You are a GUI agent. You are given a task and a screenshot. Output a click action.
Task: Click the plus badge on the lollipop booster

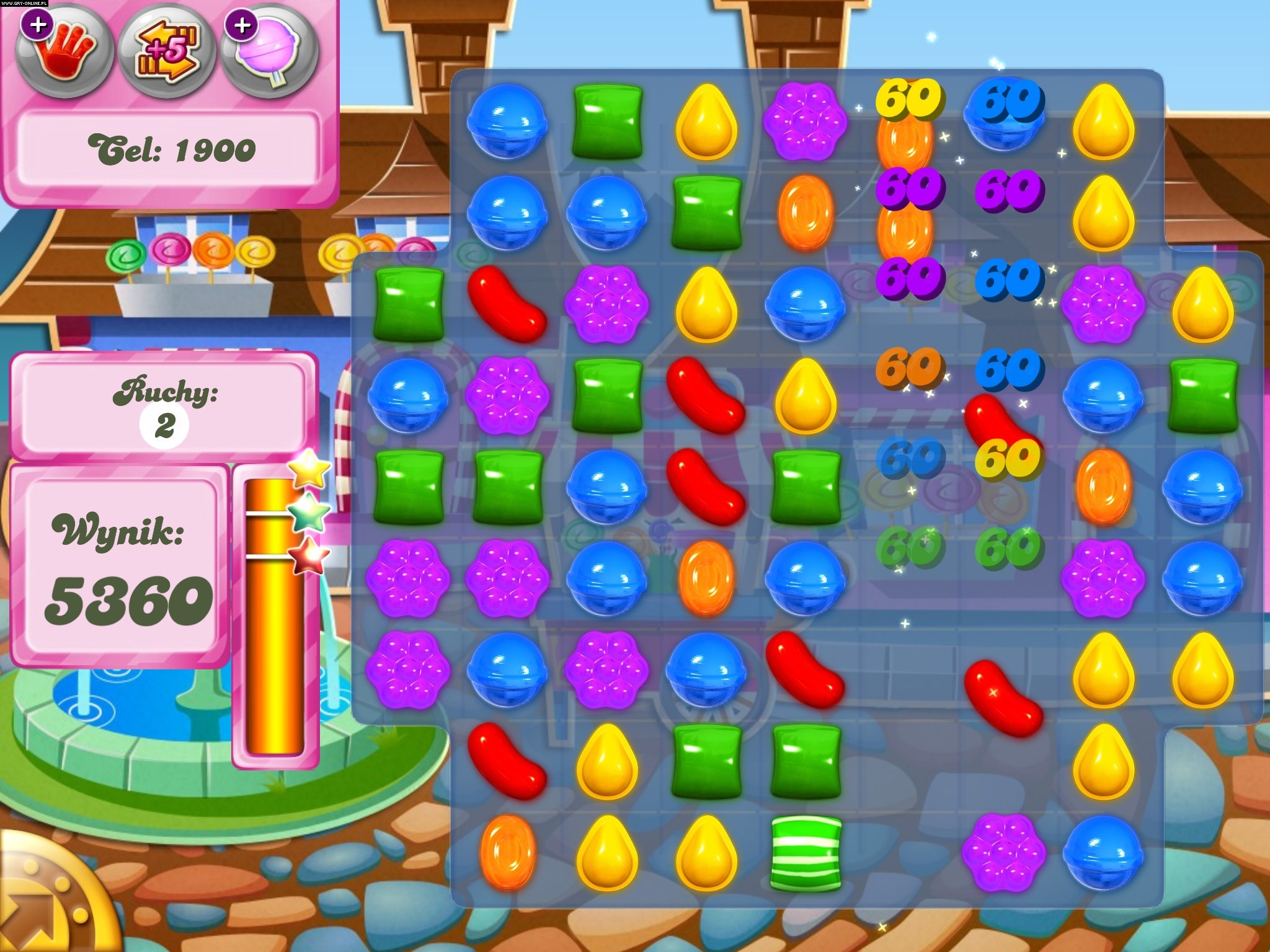pos(241,26)
